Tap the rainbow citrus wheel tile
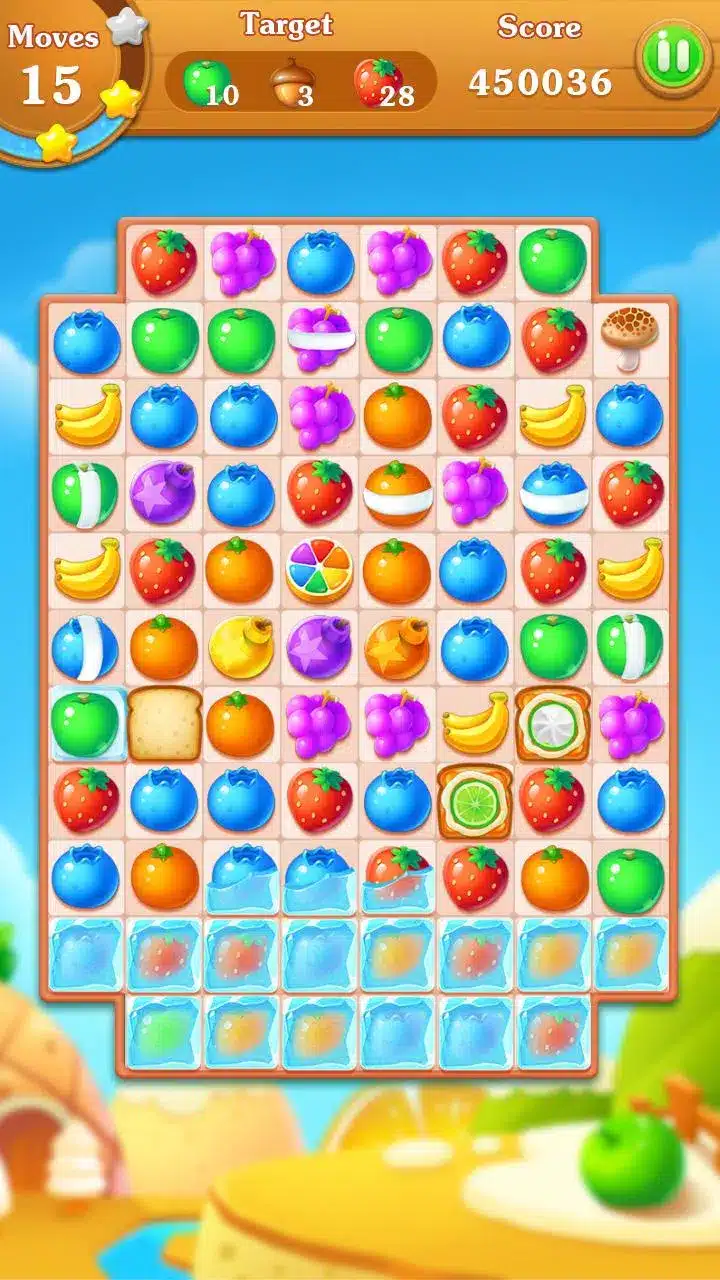Screen dimensions: 720x1280 pyautogui.click(x=319, y=571)
